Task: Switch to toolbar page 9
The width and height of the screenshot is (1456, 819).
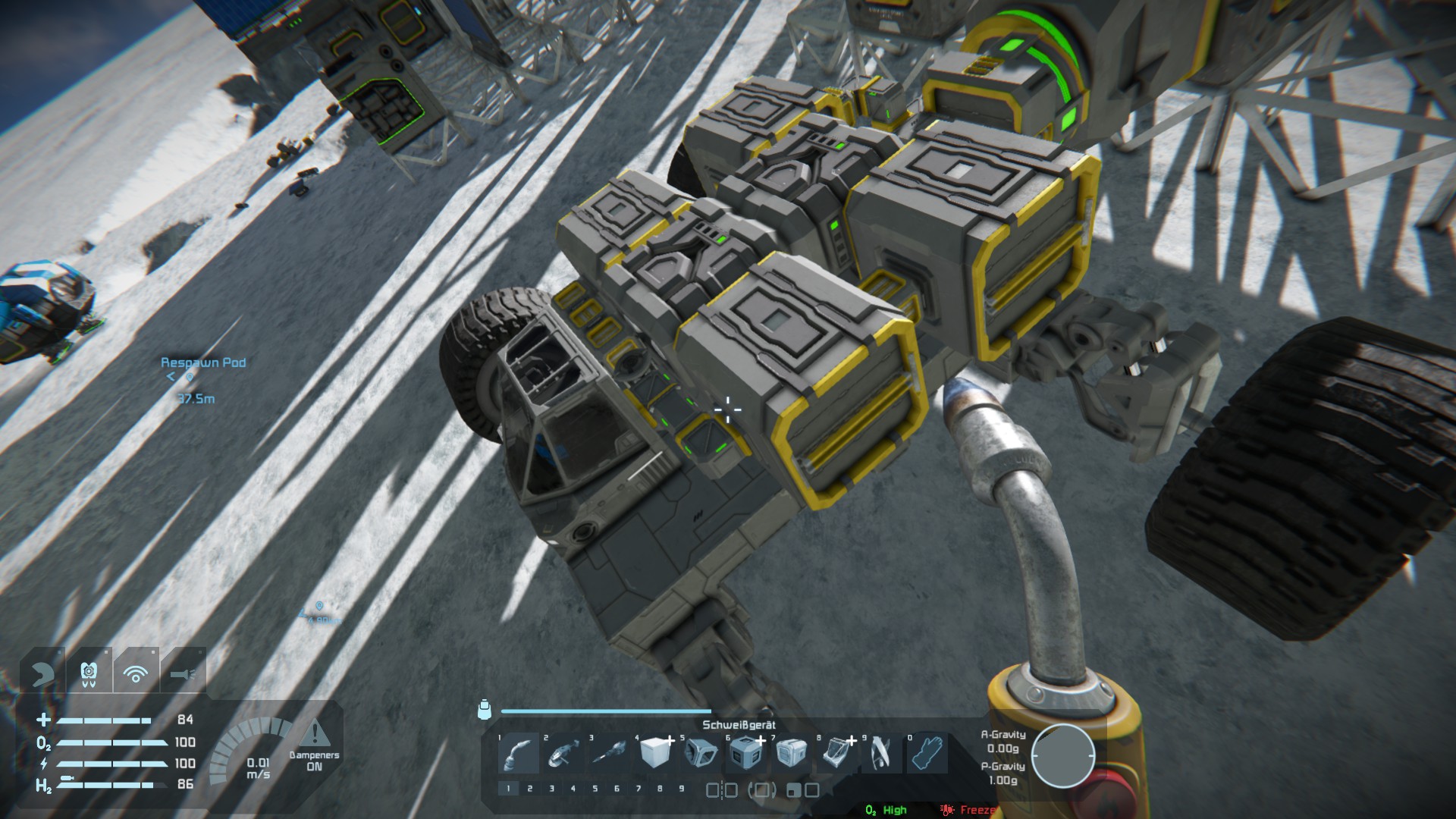Action: pos(682,789)
